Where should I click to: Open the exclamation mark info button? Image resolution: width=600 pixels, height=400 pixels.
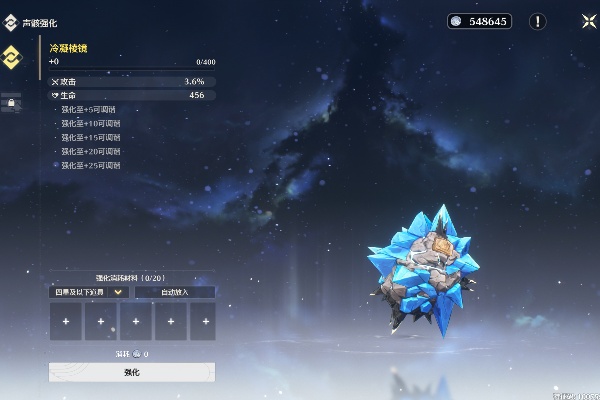(x=538, y=21)
